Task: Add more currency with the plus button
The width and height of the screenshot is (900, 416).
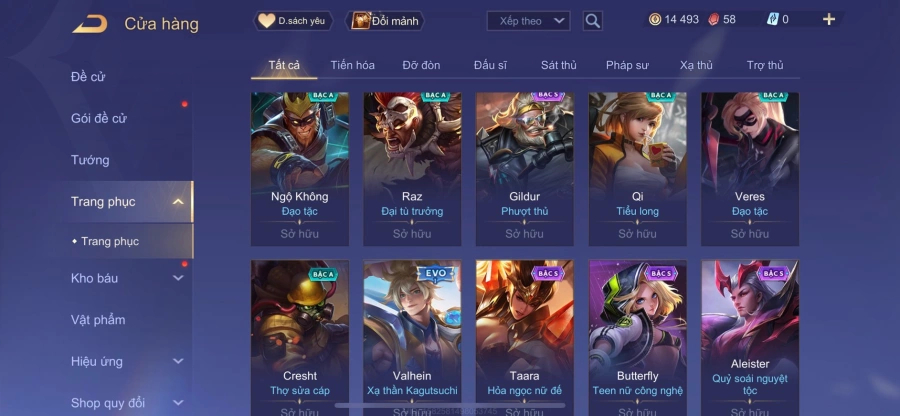Action: 828,19
